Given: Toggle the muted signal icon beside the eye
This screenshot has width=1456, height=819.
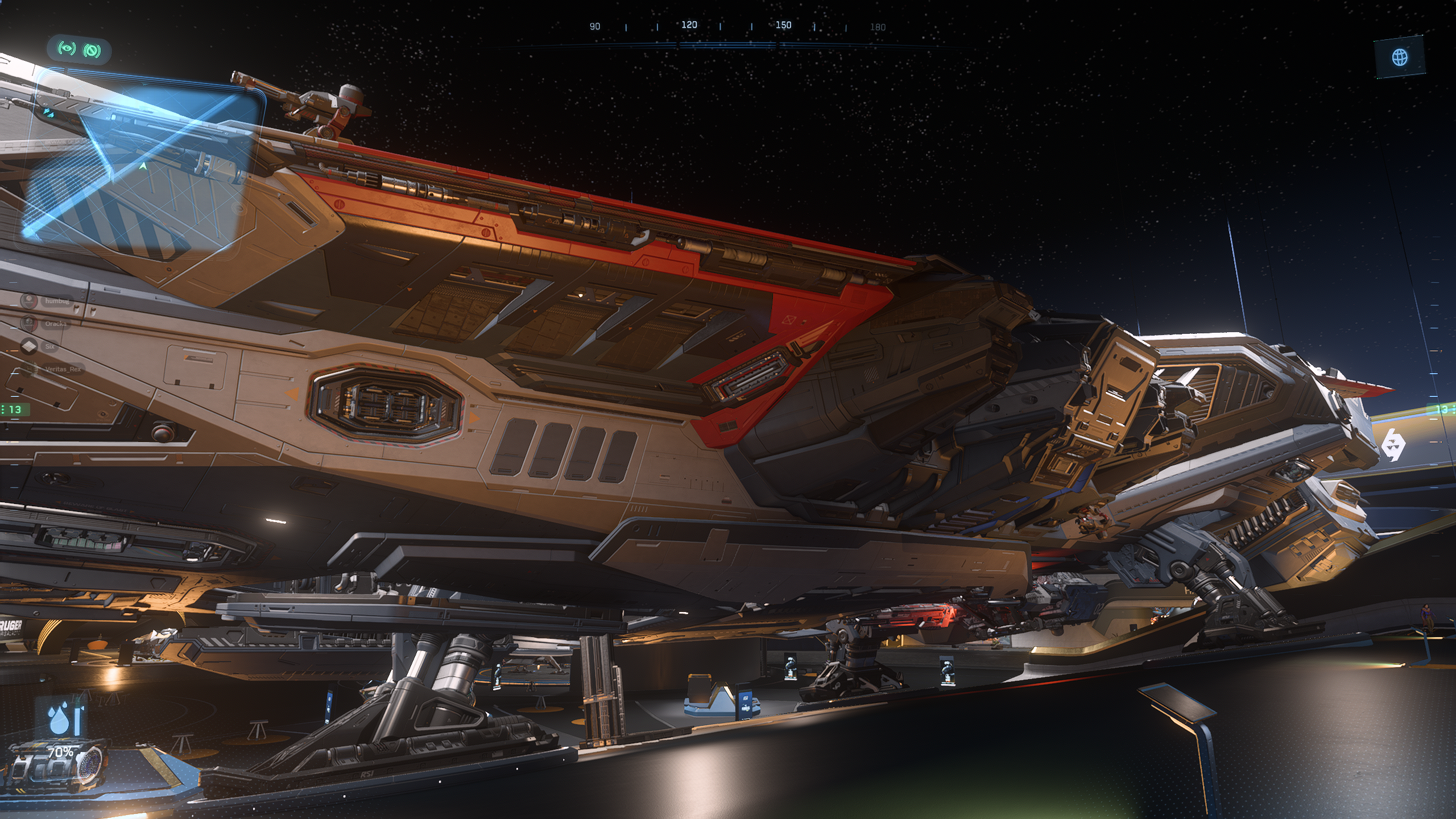Looking at the screenshot, I should click(92, 51).
